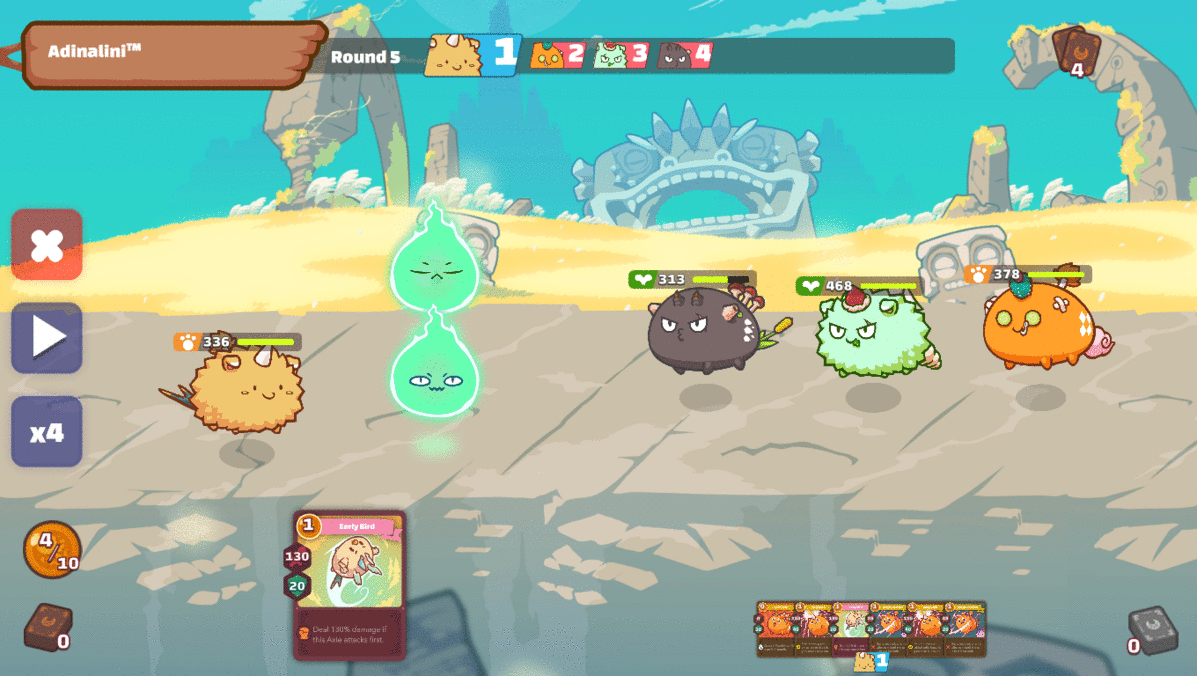The image size is (1197, 676).
Task: Open the draw pile deck showing 0
Action: [46, 628]
